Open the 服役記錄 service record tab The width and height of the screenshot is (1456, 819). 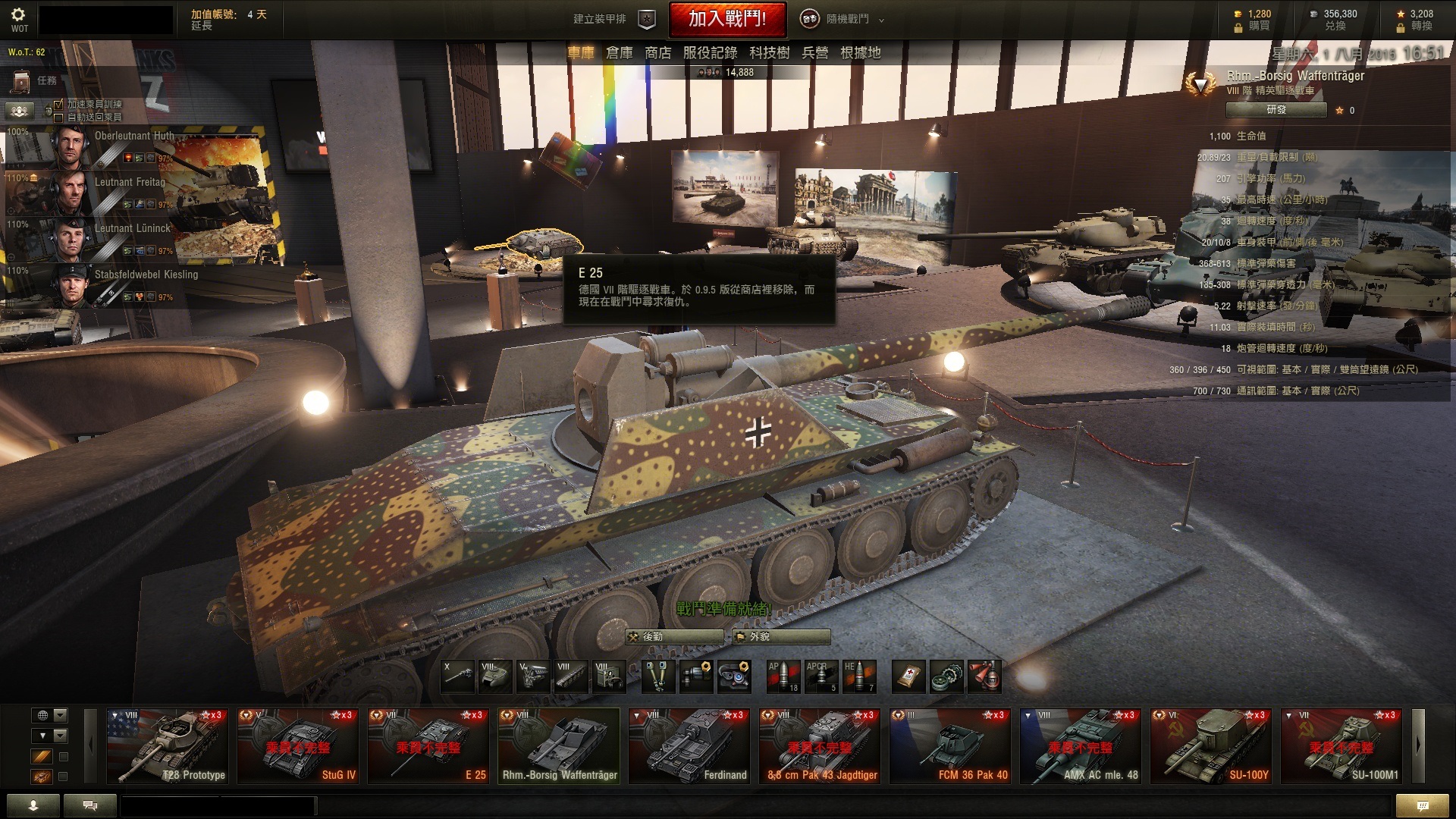tap(710, 53)
